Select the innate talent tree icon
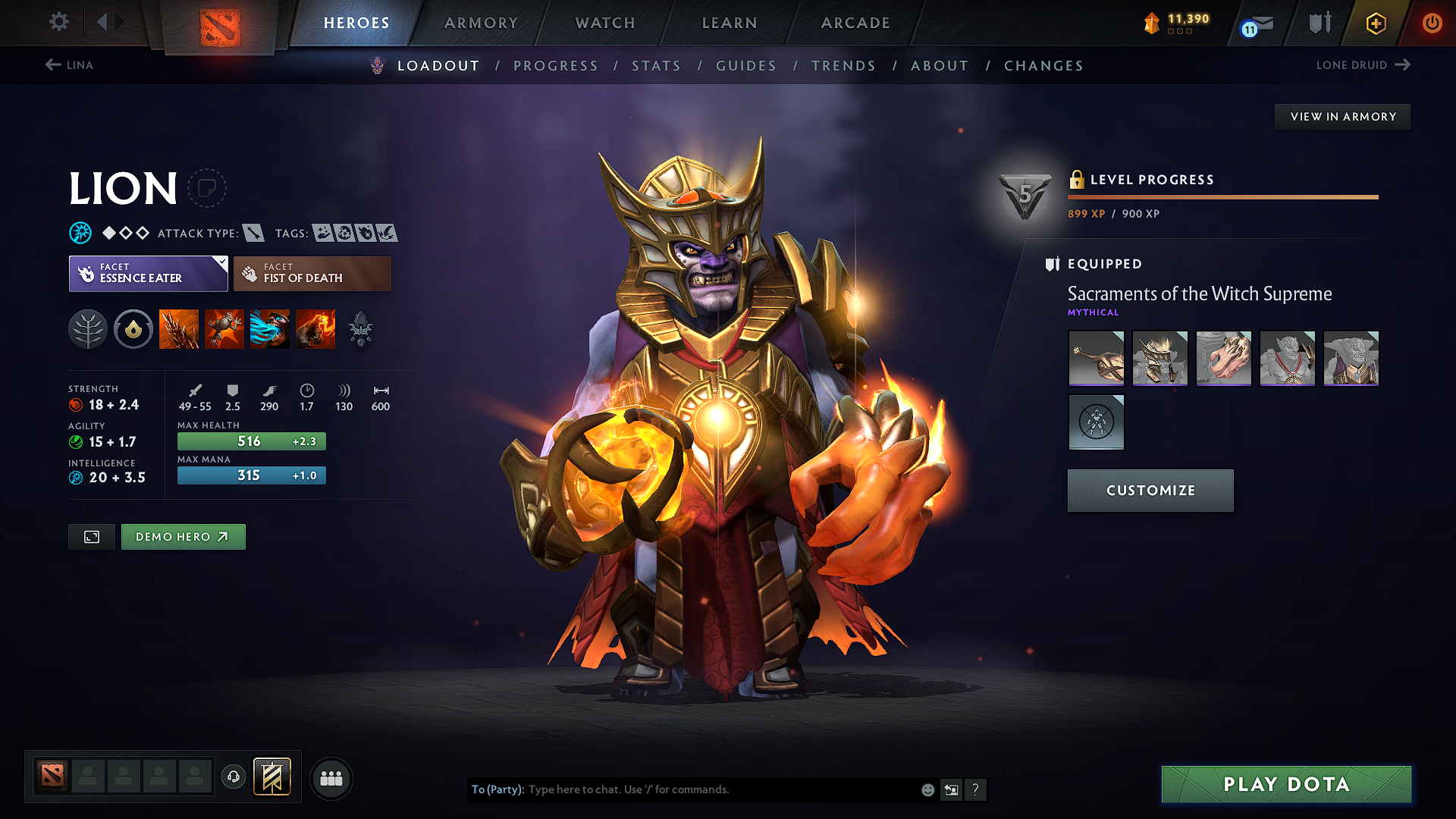 pyautogui.click(x=88, y=328)
